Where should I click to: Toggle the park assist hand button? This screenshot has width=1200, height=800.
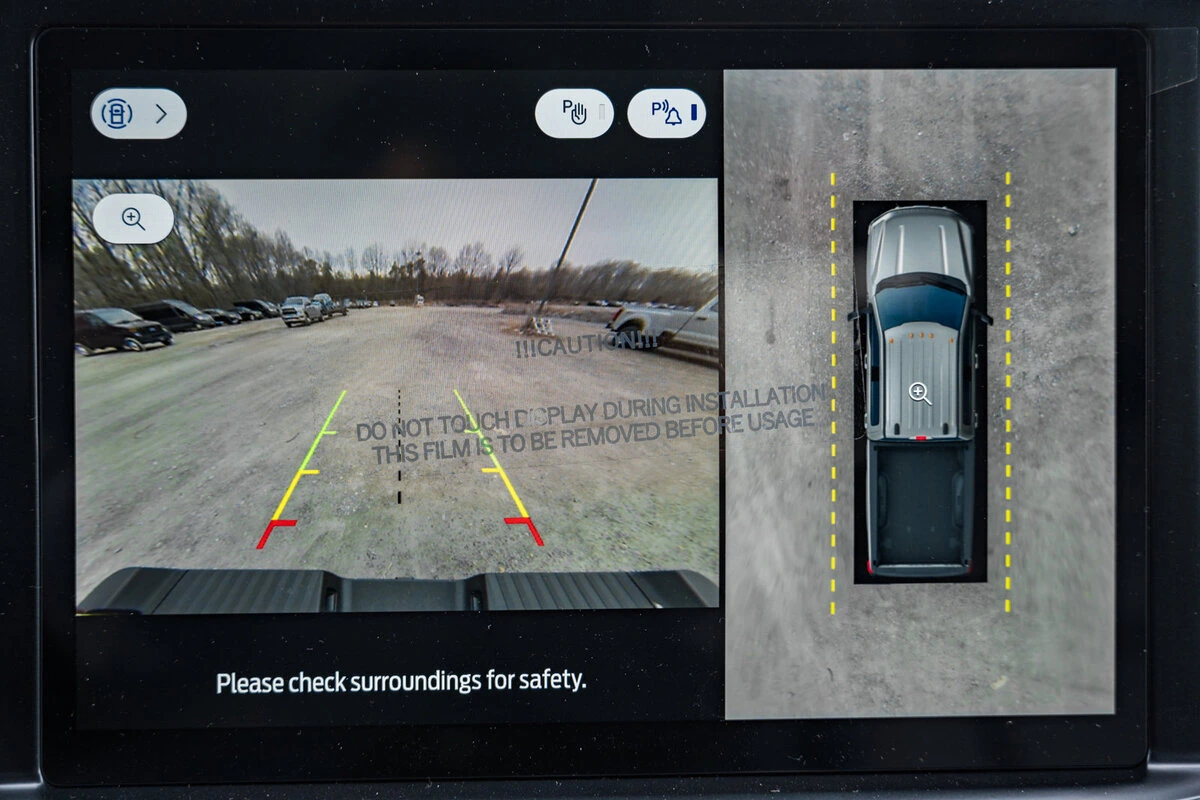click(x=574, y=113)
